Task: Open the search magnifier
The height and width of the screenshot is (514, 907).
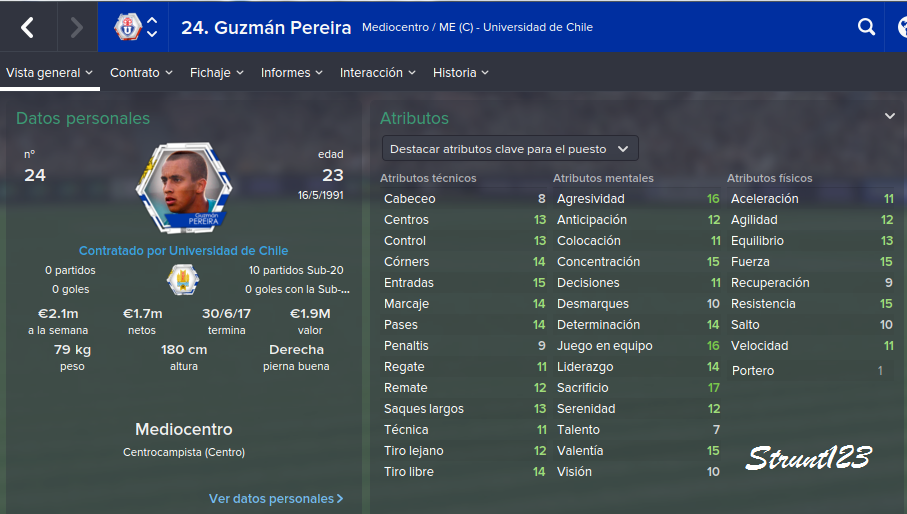Action: [x=866, y=28]
